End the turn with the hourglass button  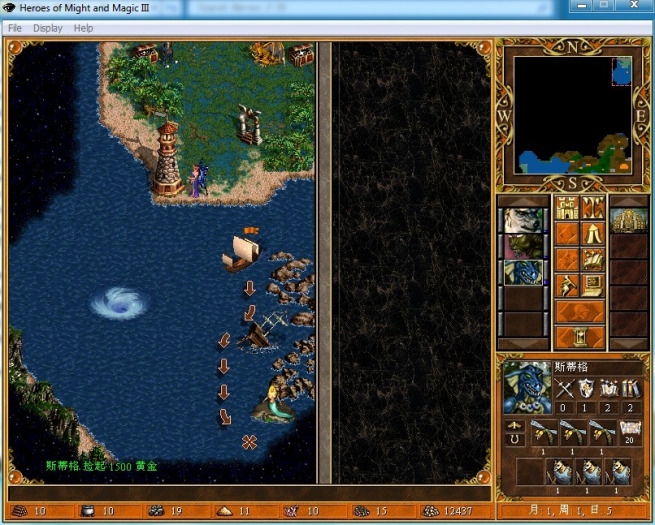click(580, 338)
